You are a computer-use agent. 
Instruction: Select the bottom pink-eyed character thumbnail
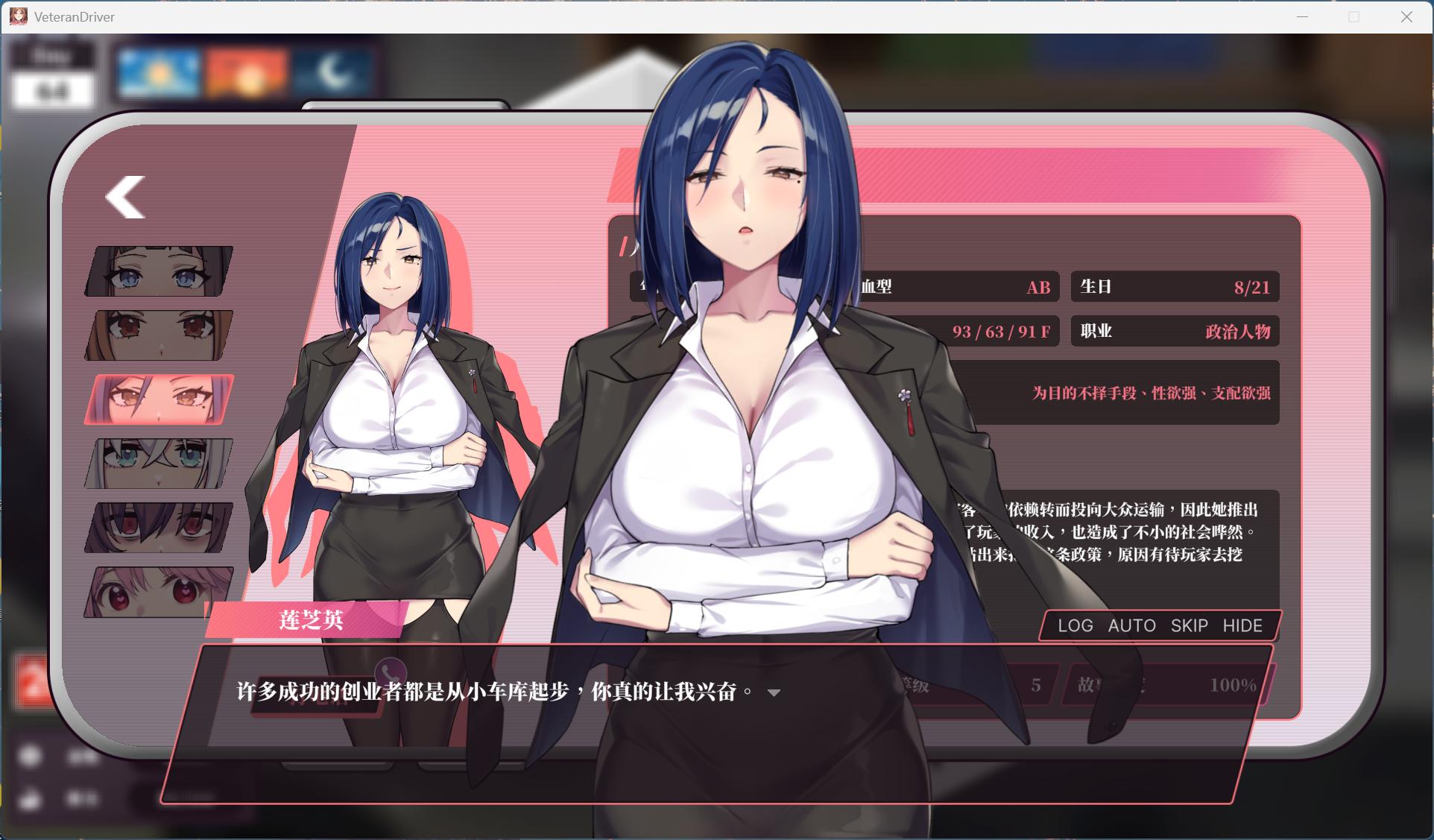[157, 591]
